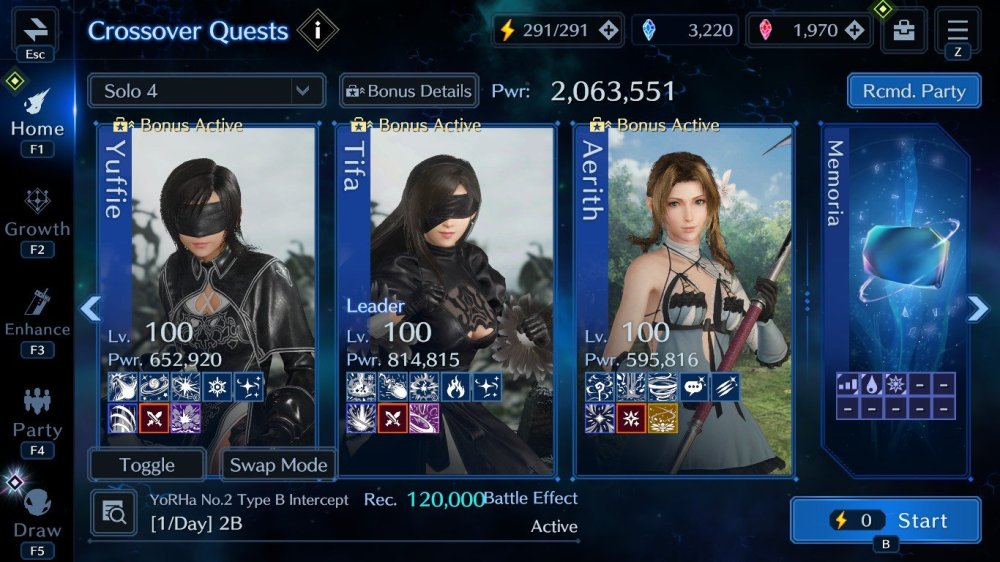Select the Tifa leader card
This screenshot has height=562, width=1000.
(x=447, y=290)
